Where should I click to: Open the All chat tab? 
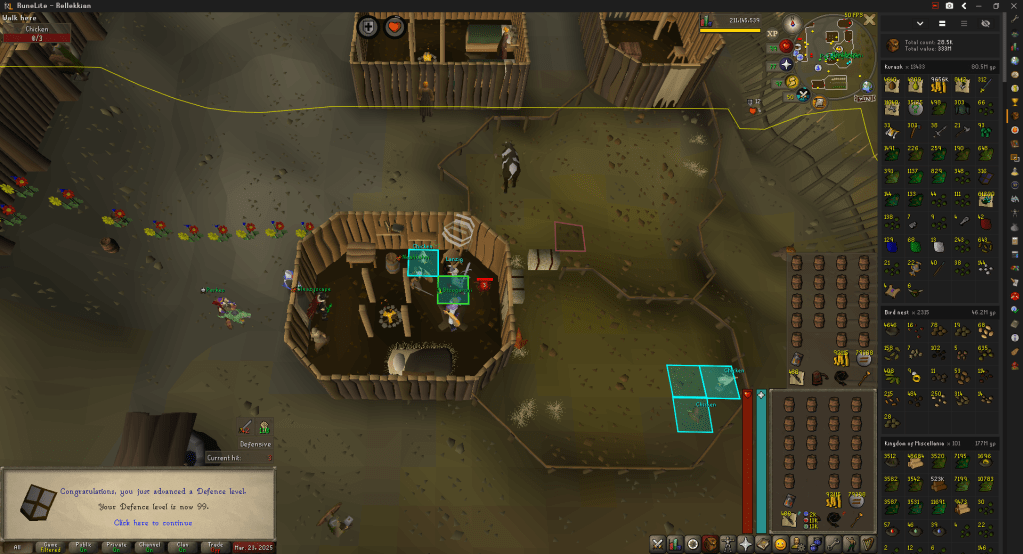coord(16,547)
